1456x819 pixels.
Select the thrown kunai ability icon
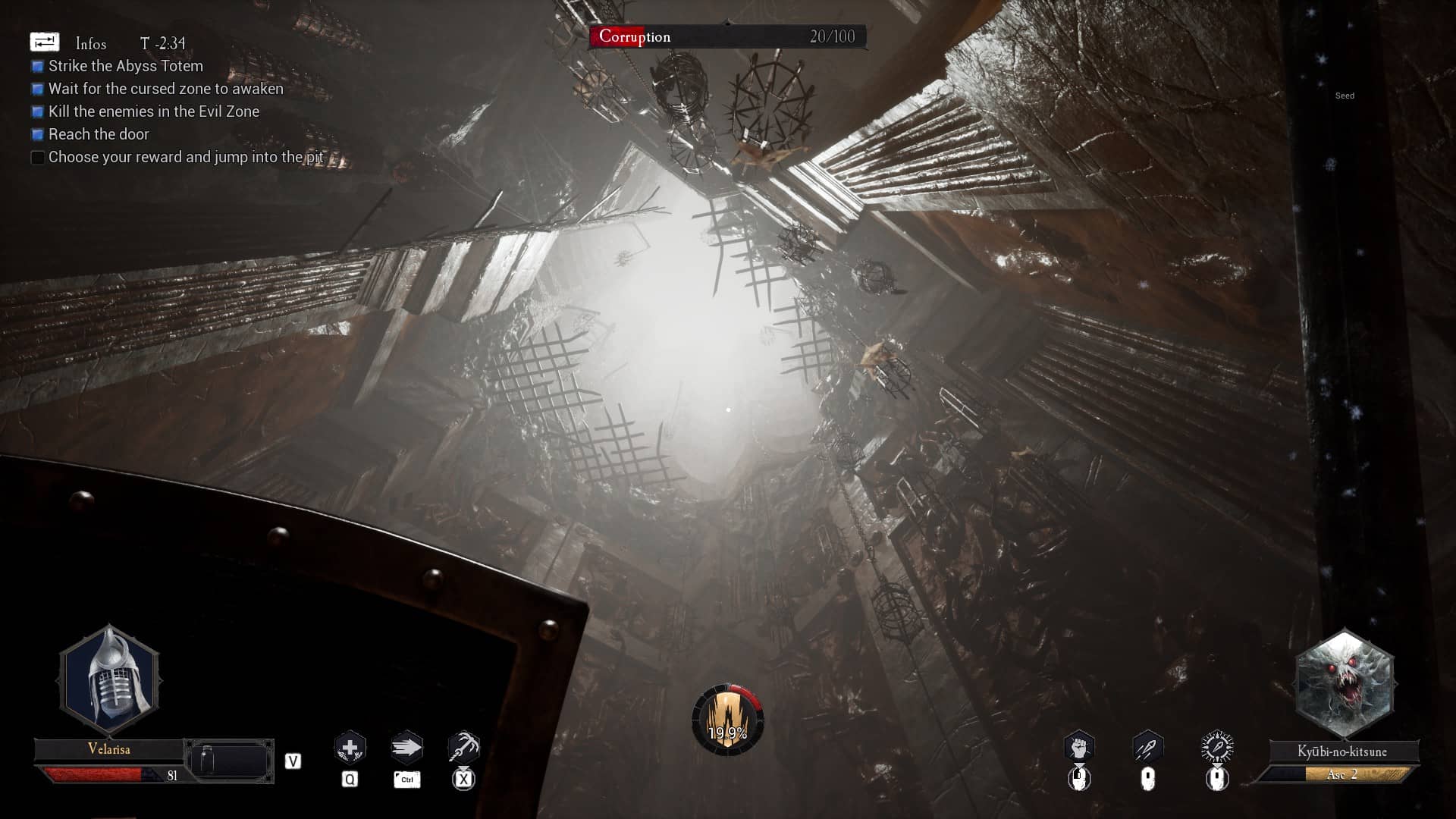pos(1147,748)
